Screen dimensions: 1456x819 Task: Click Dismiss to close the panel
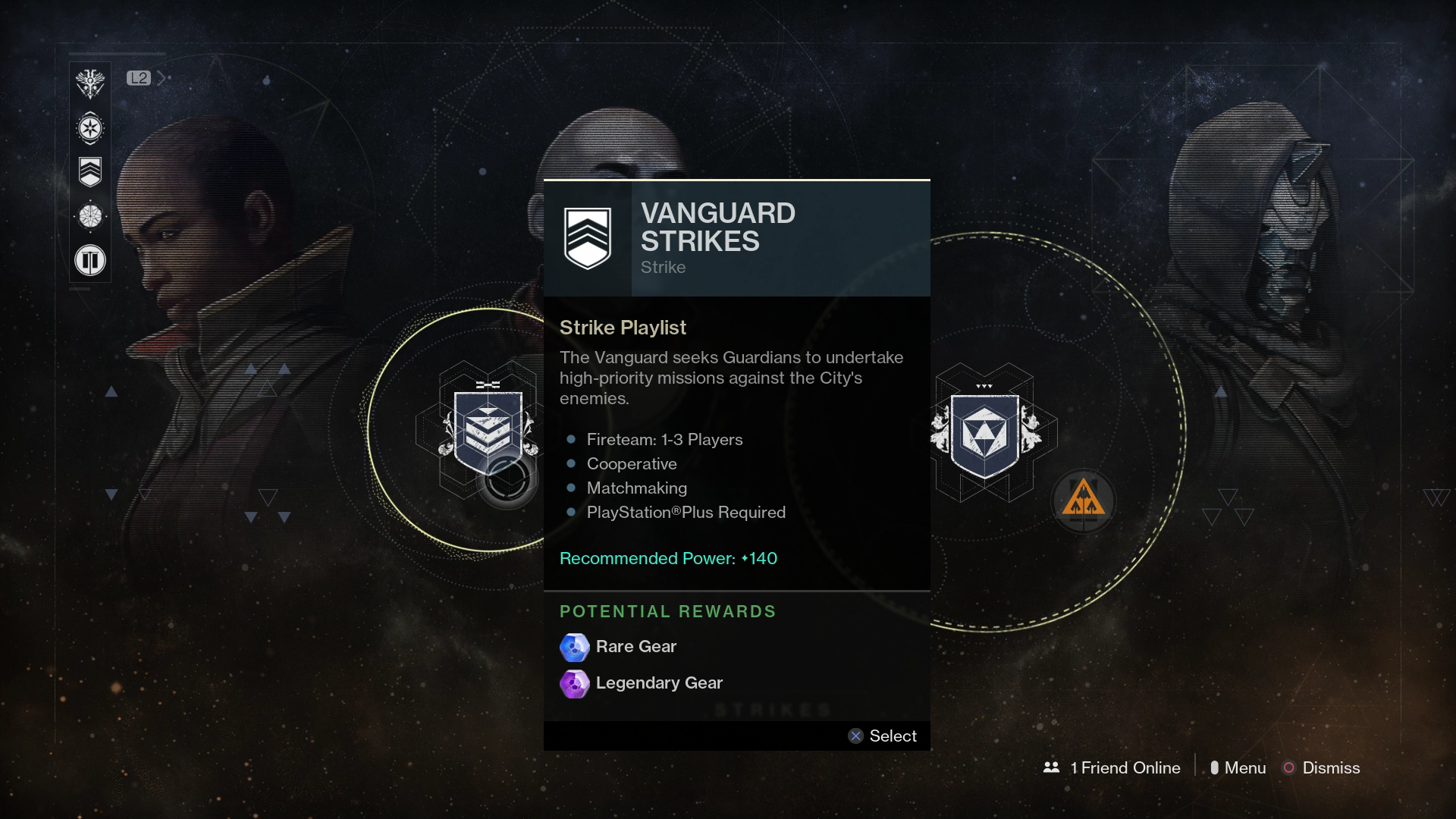pos(1331,767)
